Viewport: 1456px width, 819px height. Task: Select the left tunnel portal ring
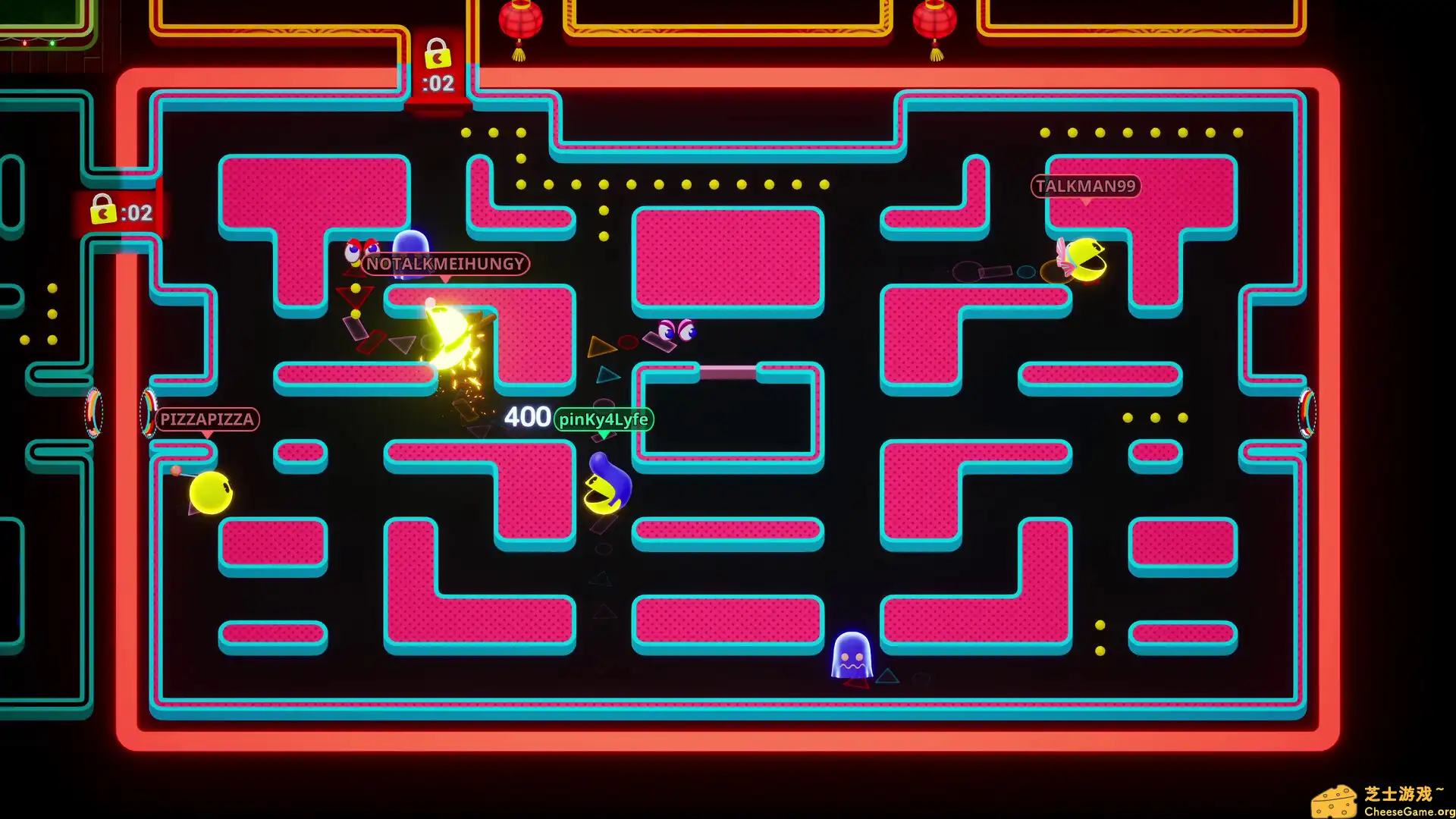[145, 413]
